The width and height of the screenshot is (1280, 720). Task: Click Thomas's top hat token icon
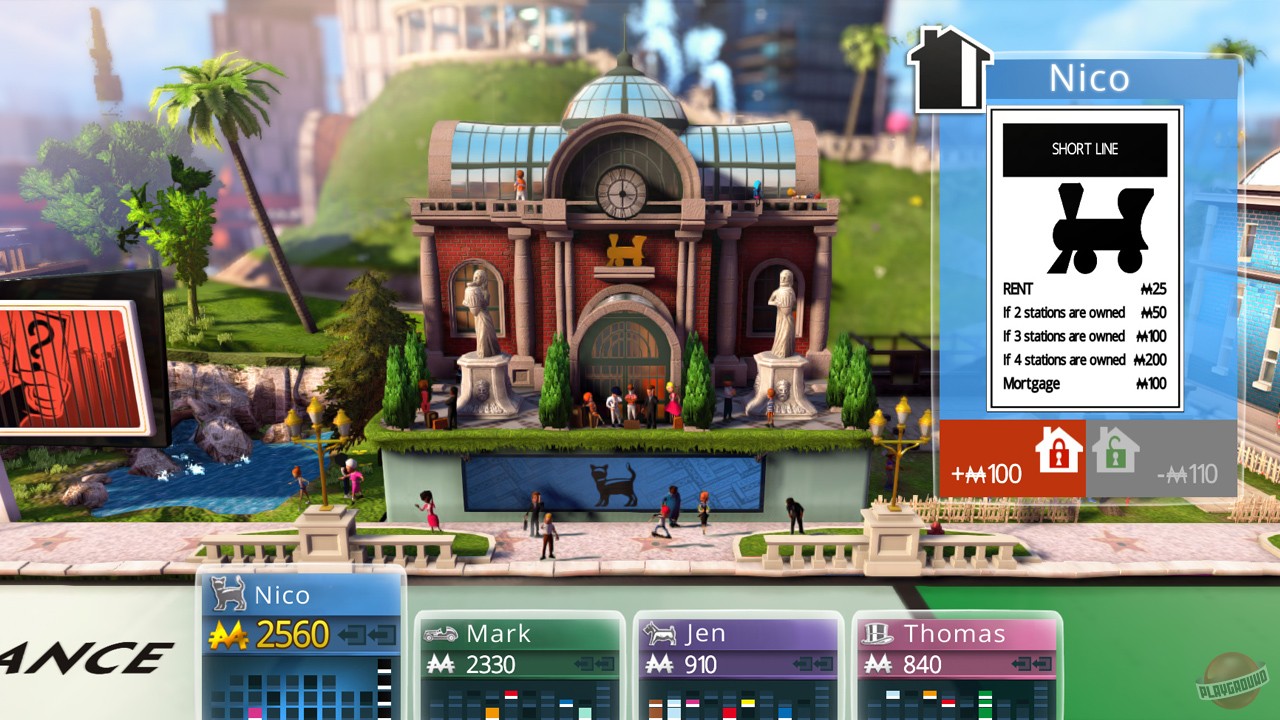879,633
